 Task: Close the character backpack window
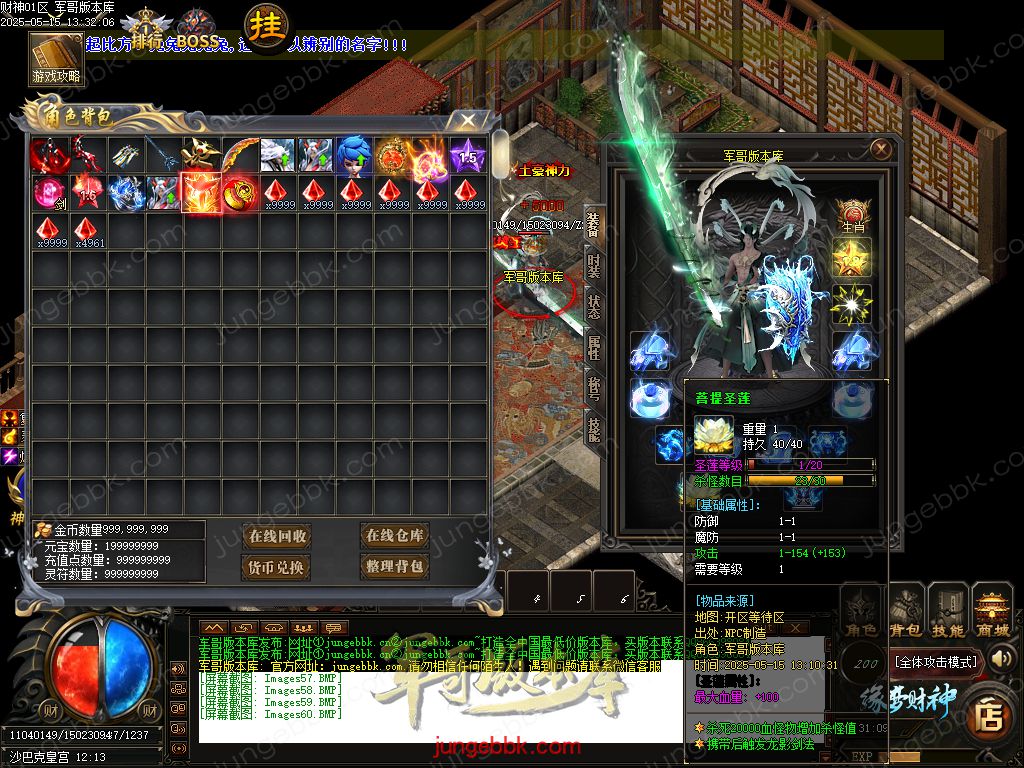pyautogui.click(x=467, y=120)
